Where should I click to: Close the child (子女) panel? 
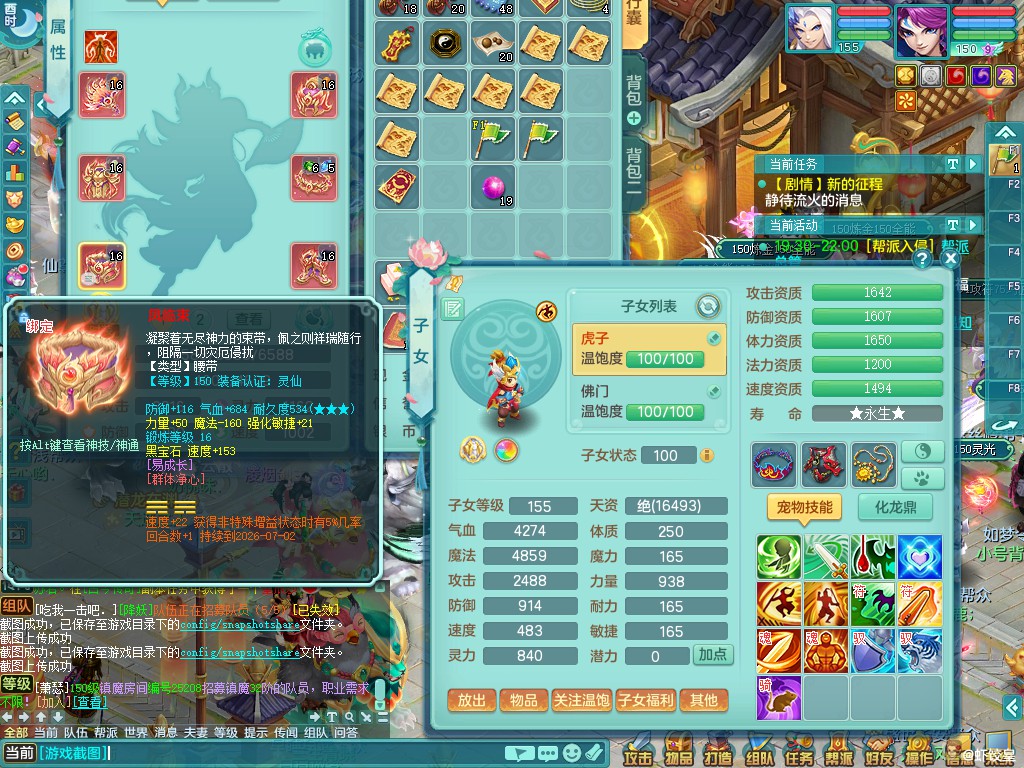point(950,259)
